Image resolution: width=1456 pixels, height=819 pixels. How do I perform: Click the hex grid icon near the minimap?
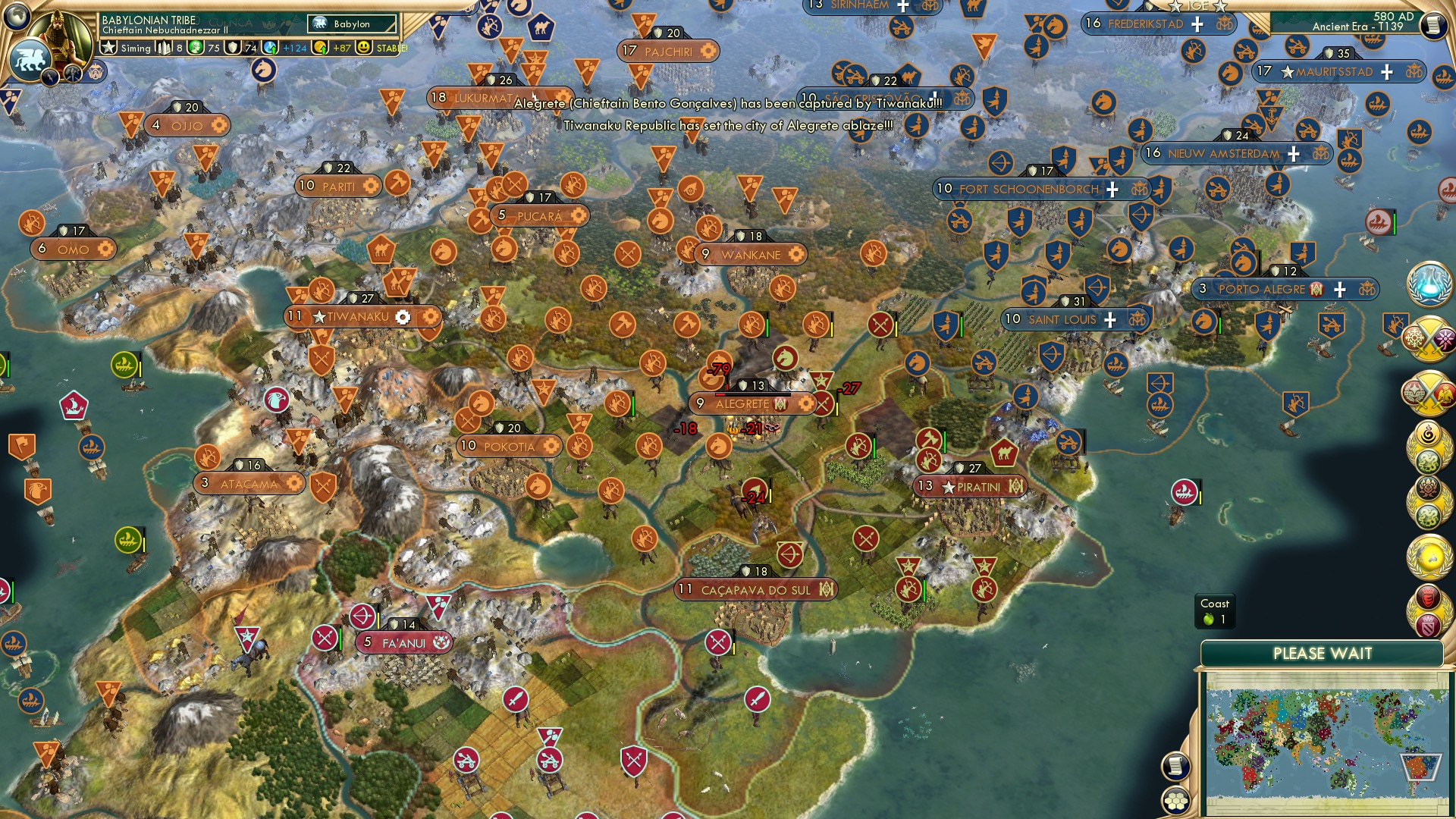tap(1176, 801)
